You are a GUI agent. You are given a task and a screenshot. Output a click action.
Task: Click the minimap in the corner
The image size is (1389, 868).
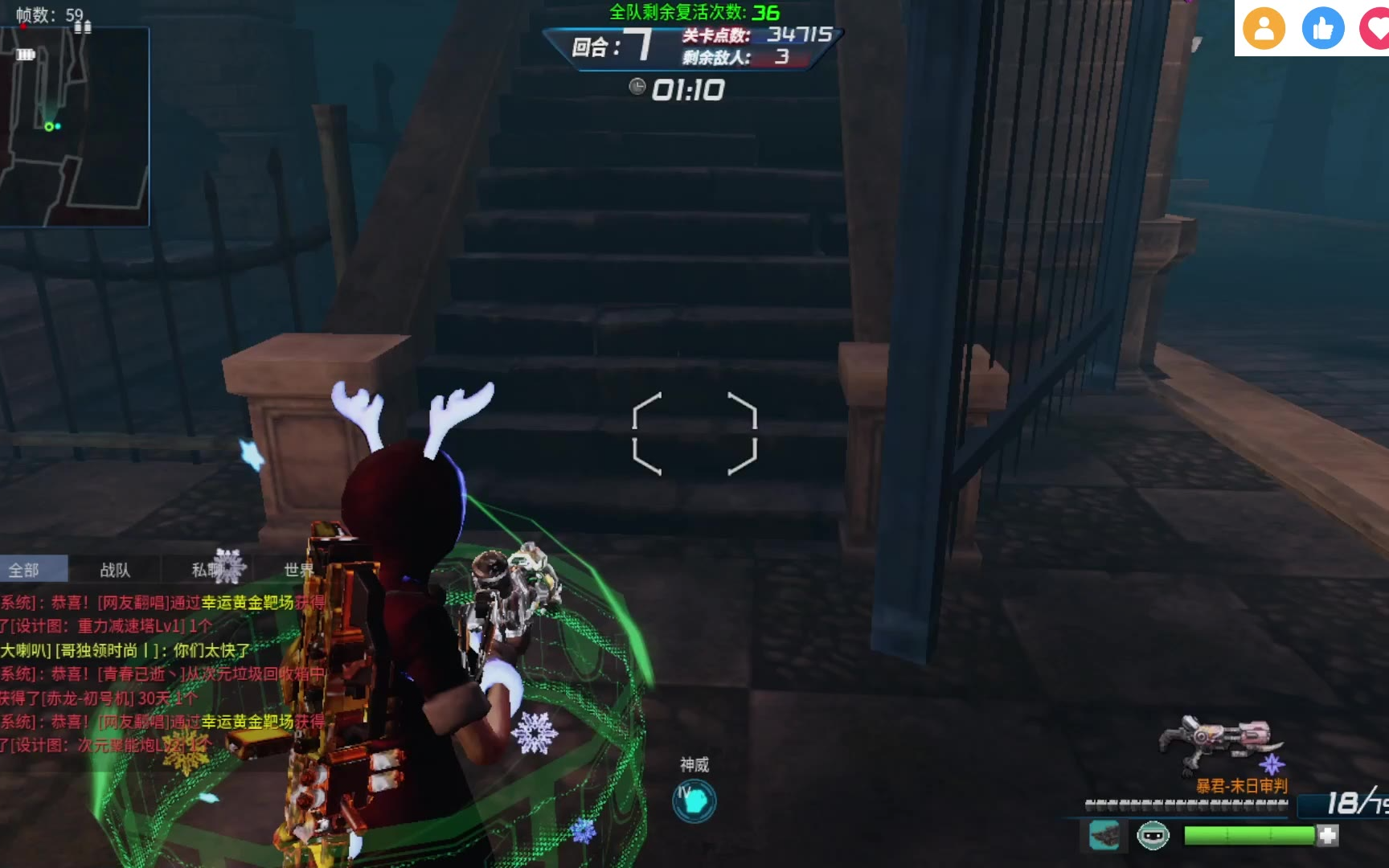74,127
